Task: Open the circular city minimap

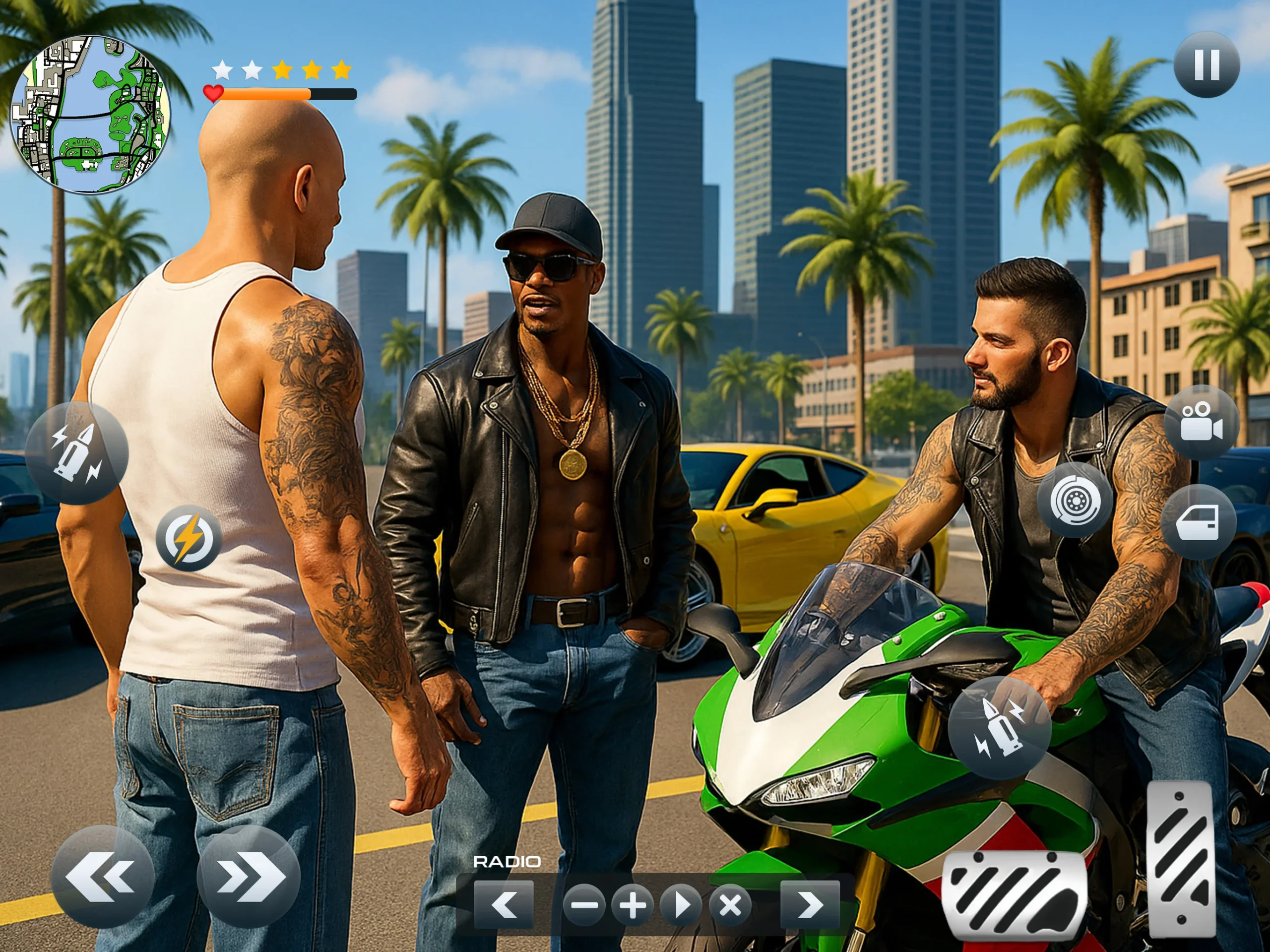Action: [x=90, y=115]
